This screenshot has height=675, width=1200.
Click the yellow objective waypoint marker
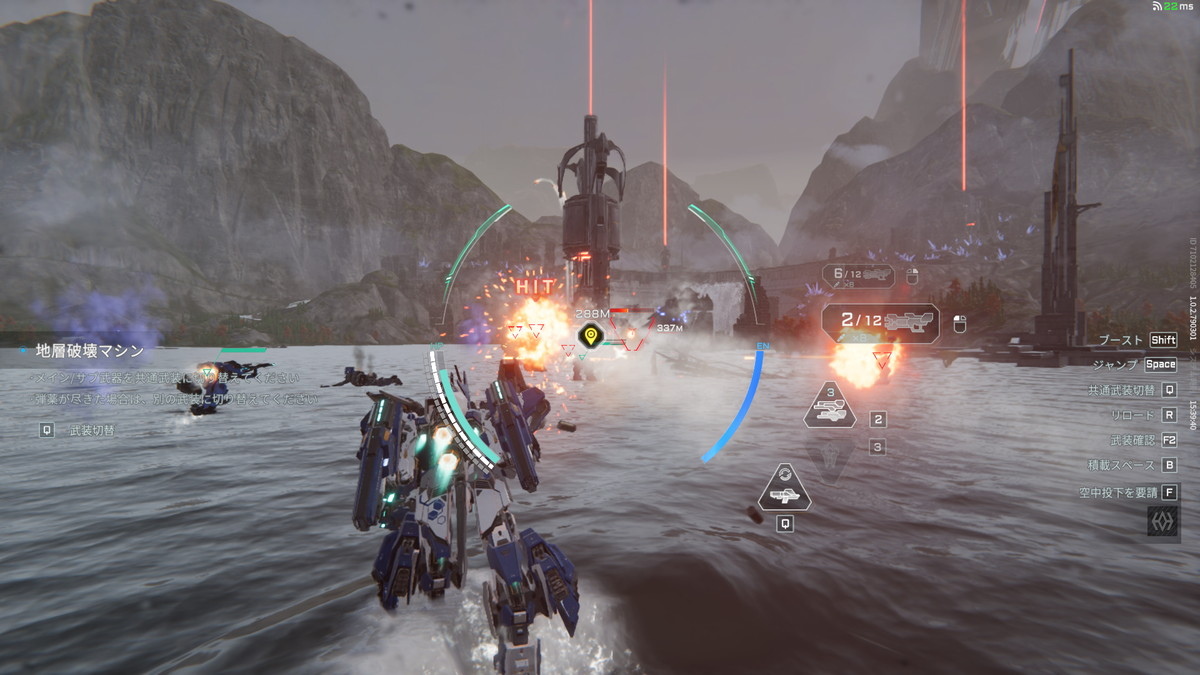tap(590, 335)
